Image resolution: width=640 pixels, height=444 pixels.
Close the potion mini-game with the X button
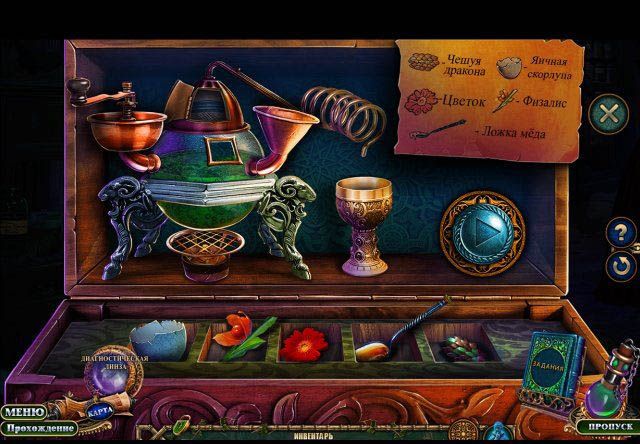pyautogui.click(x=606, y=111)
